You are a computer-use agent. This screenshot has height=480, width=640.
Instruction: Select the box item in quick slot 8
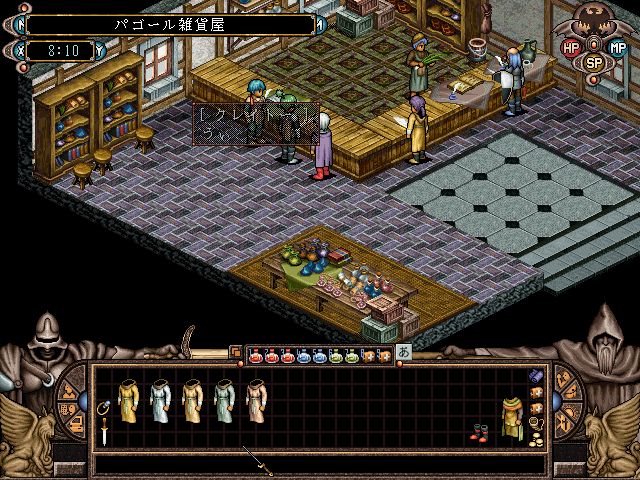(369, 355)
